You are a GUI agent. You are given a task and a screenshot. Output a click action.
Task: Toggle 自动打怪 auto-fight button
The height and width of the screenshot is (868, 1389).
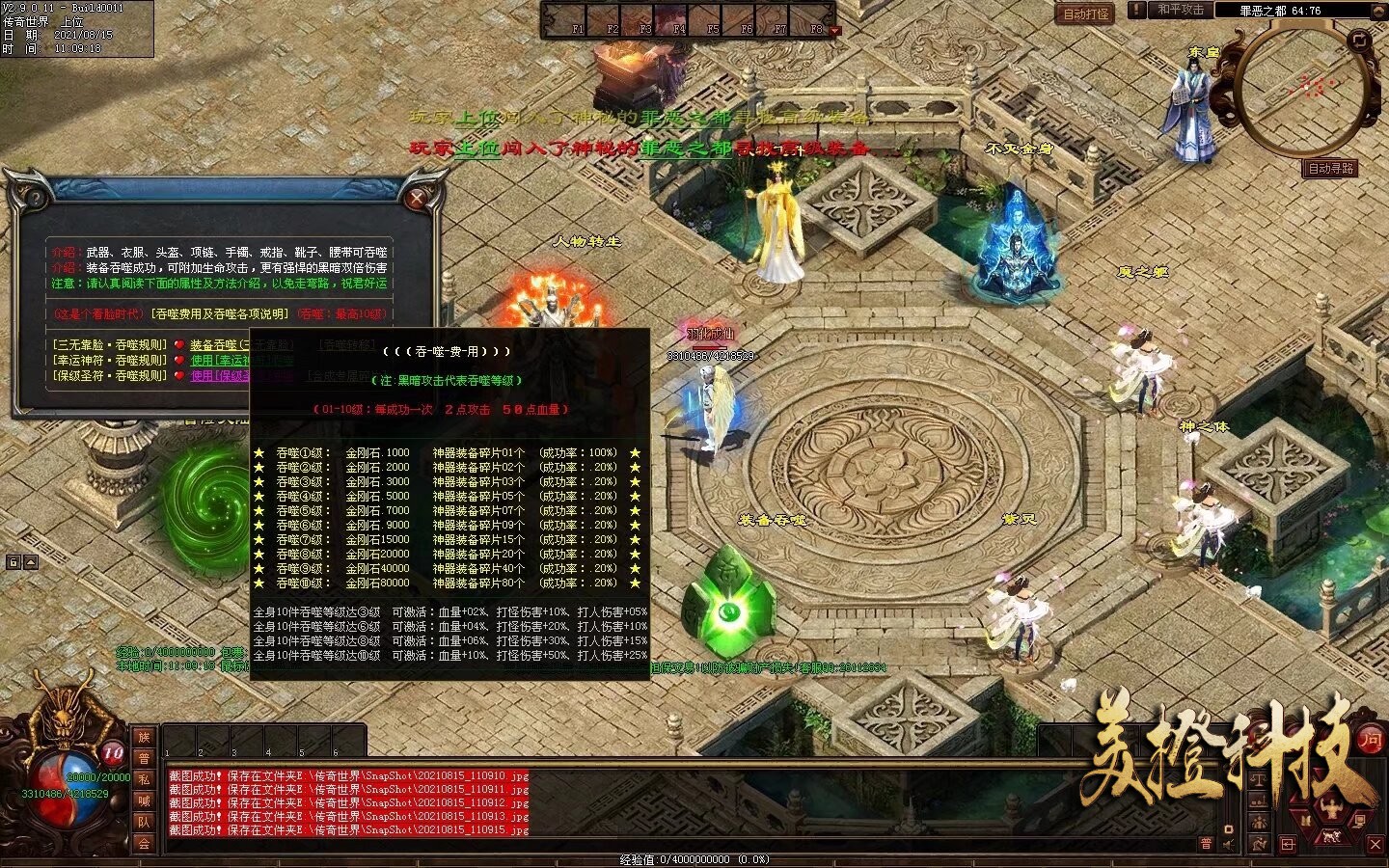[1086, 14]
